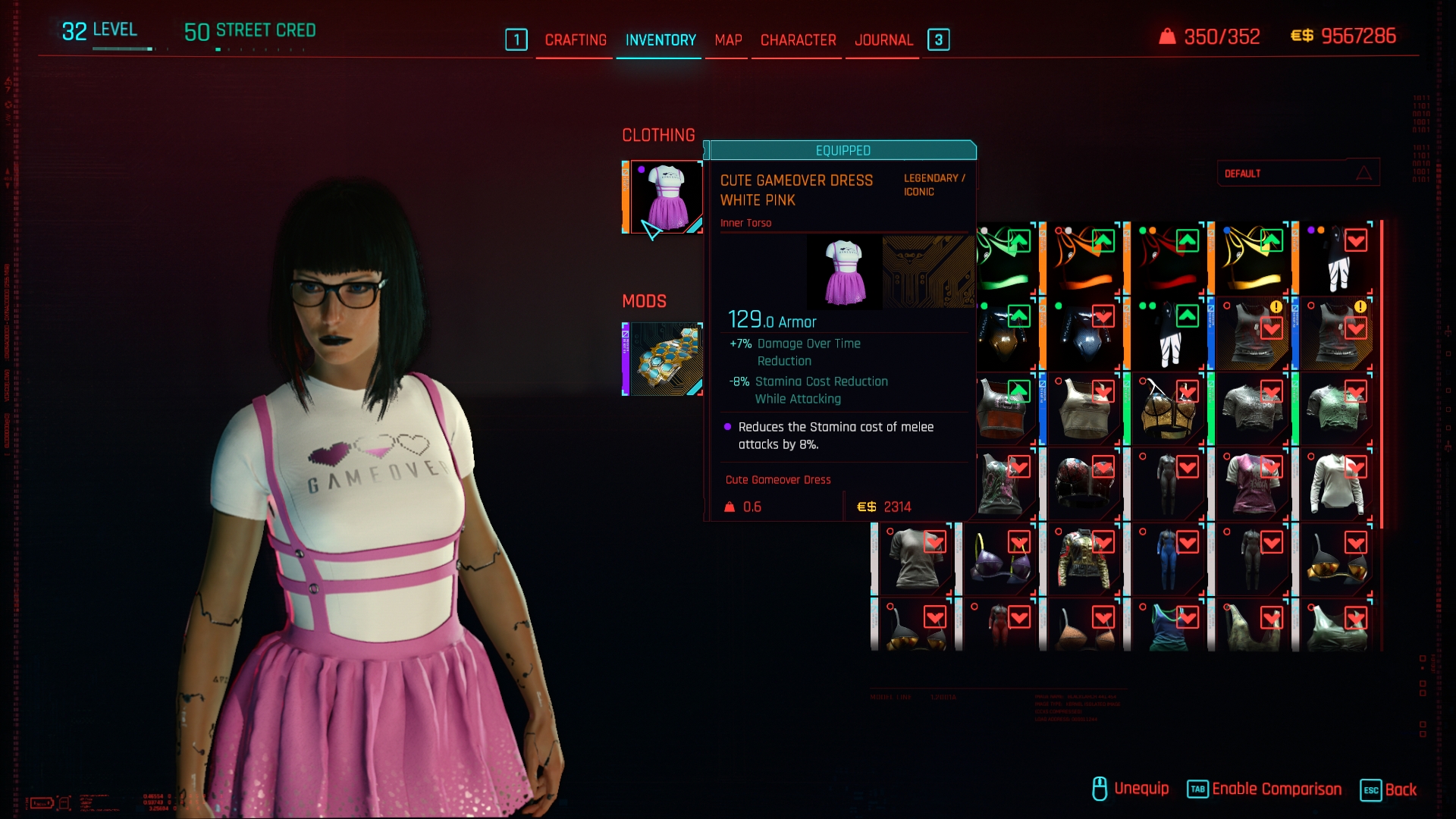Click Enable Comparison

coord(1264,789)
